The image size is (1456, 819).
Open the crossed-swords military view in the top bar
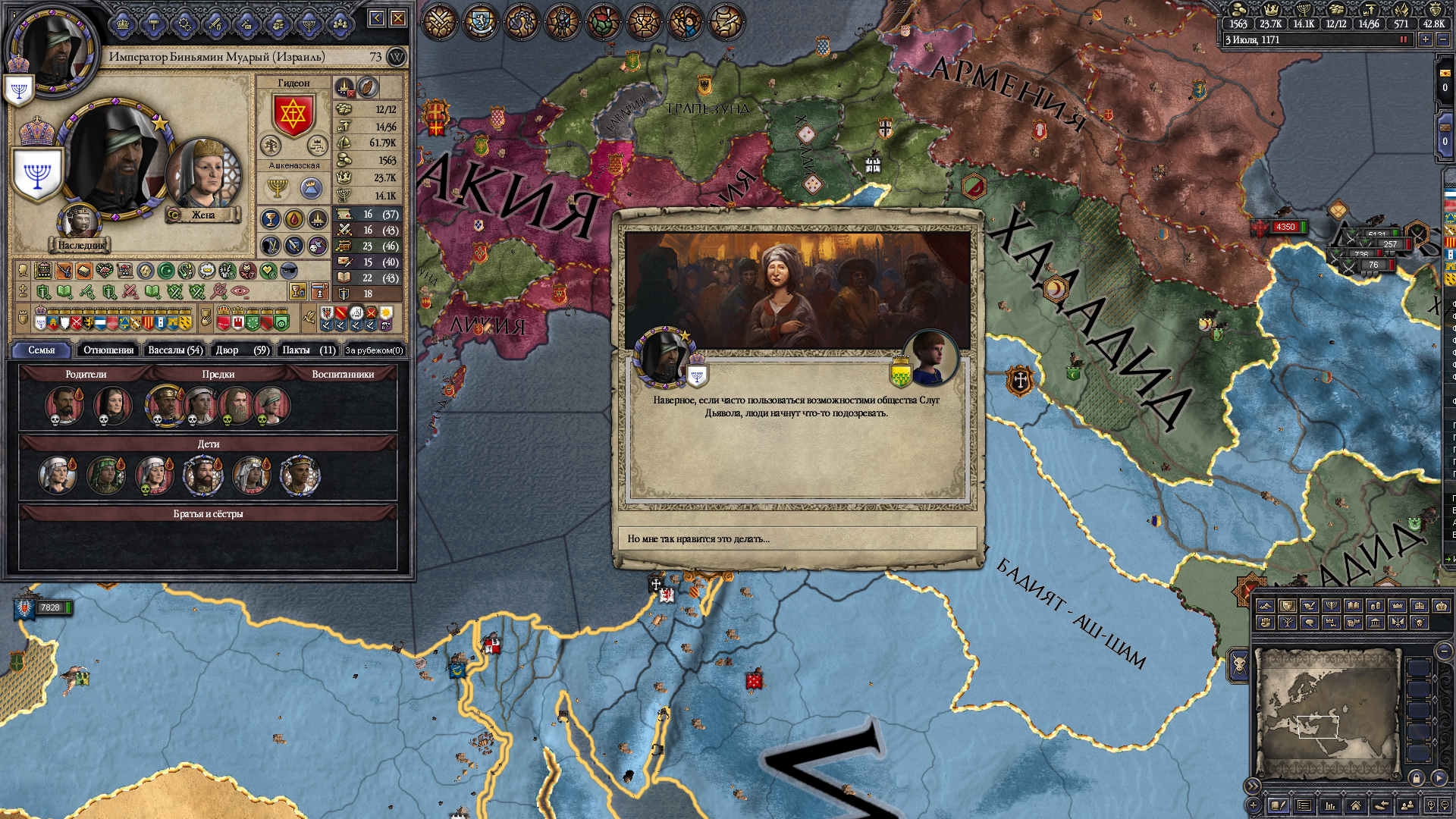coord(439,21)
